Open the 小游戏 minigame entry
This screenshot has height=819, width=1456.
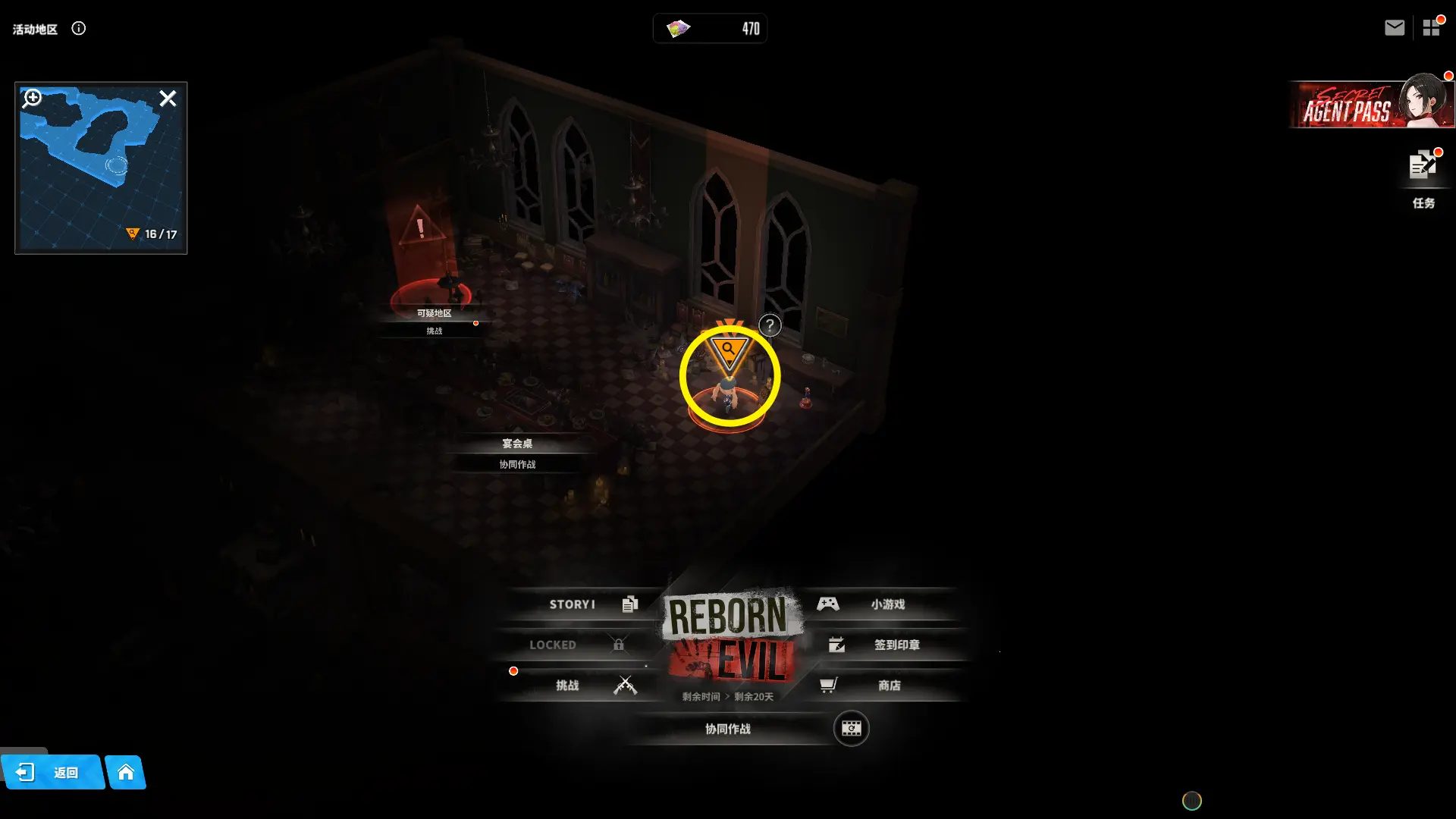(880, 604)
